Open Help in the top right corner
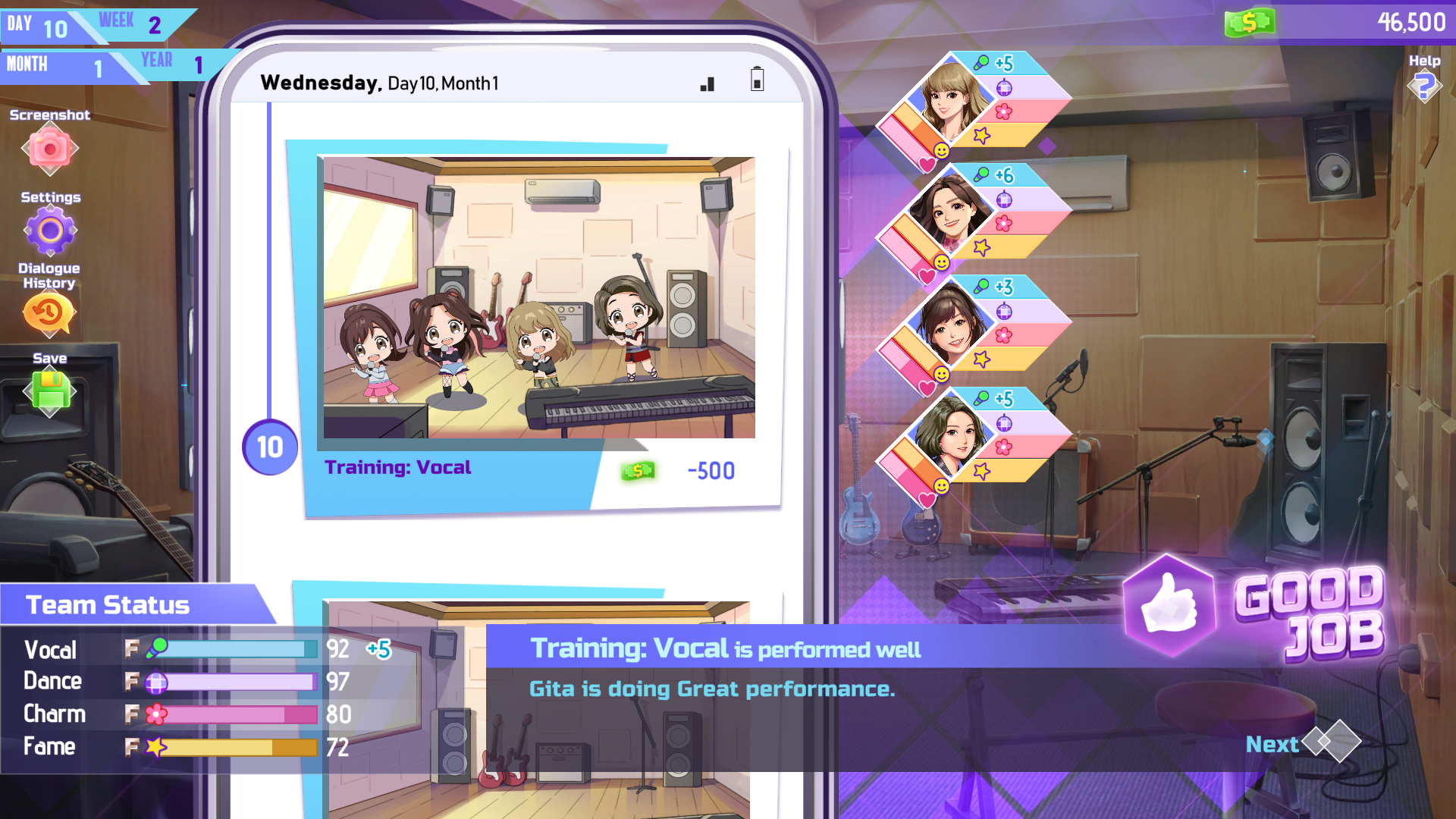Image resolution: width=1456 pixels, height=819 pixels. (x=1424, y=86)
